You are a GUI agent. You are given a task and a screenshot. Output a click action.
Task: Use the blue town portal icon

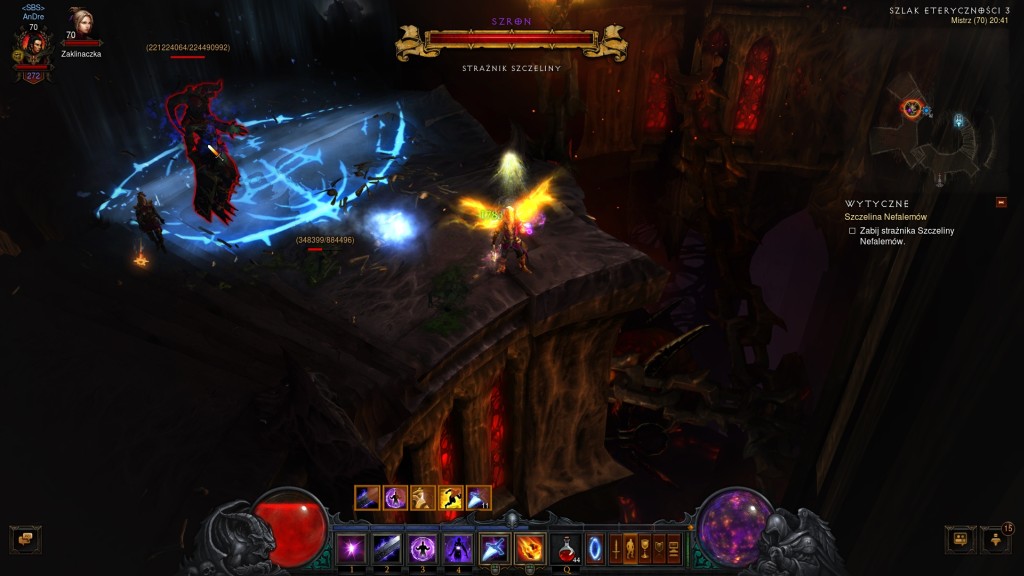pos(595,549)
